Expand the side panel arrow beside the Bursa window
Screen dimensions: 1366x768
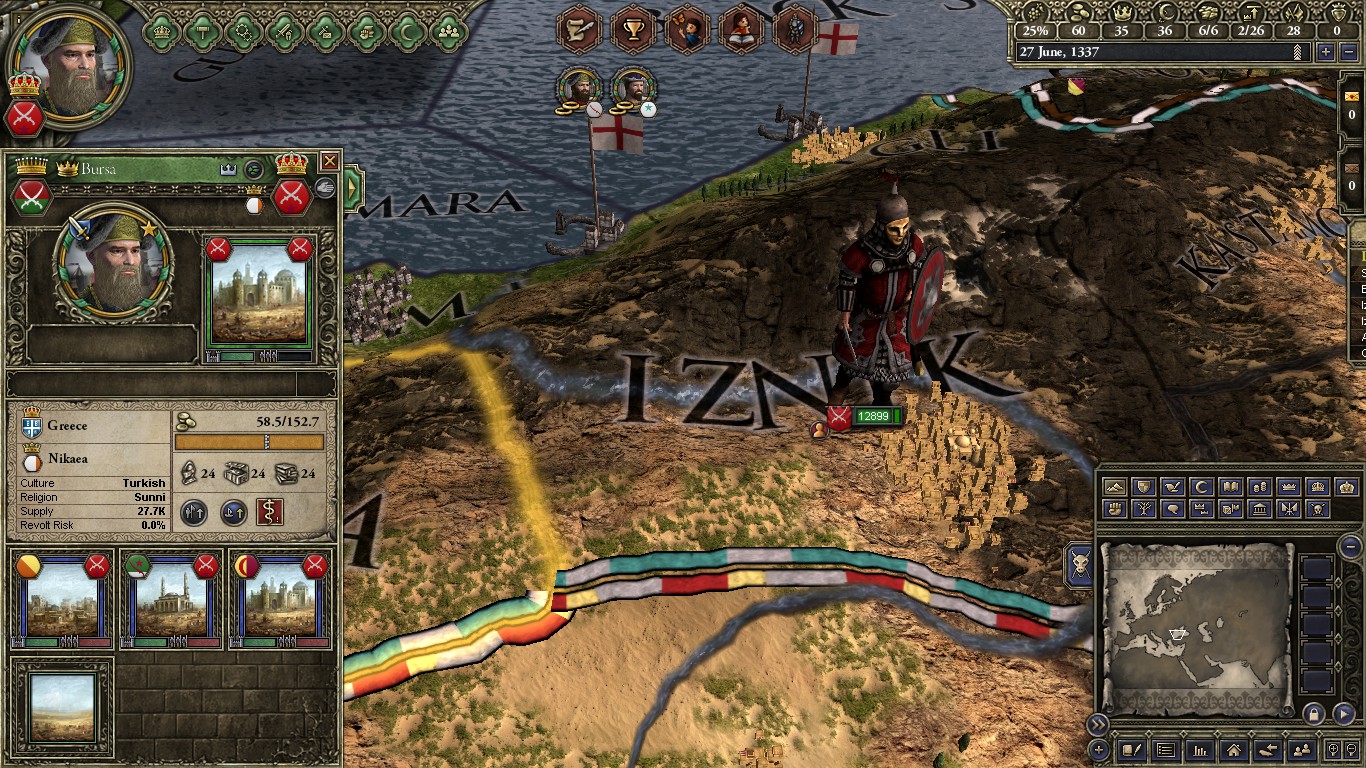pos(352,184)
